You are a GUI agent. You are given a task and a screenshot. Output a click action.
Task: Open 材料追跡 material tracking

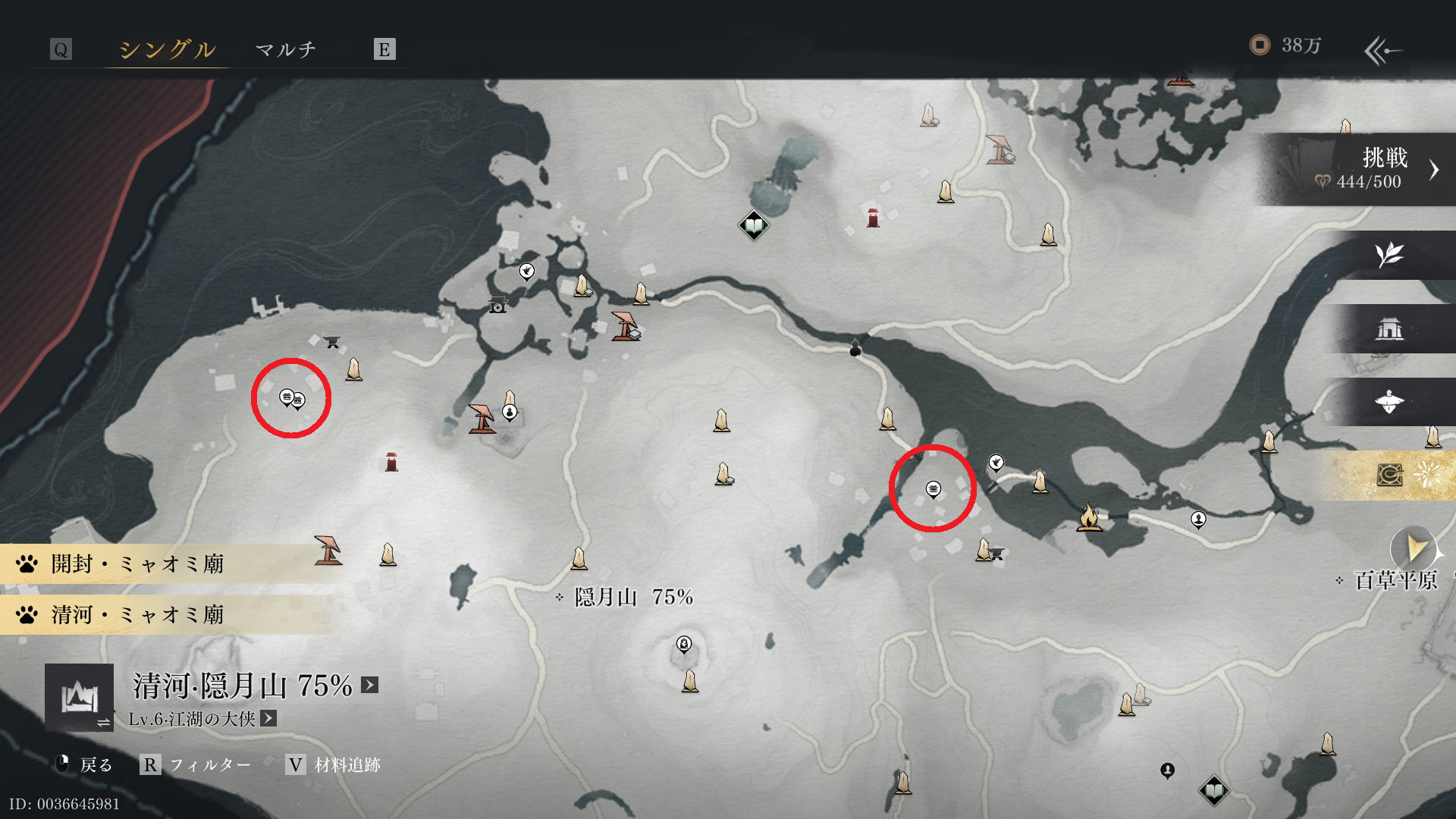click(x=334, y=764)
